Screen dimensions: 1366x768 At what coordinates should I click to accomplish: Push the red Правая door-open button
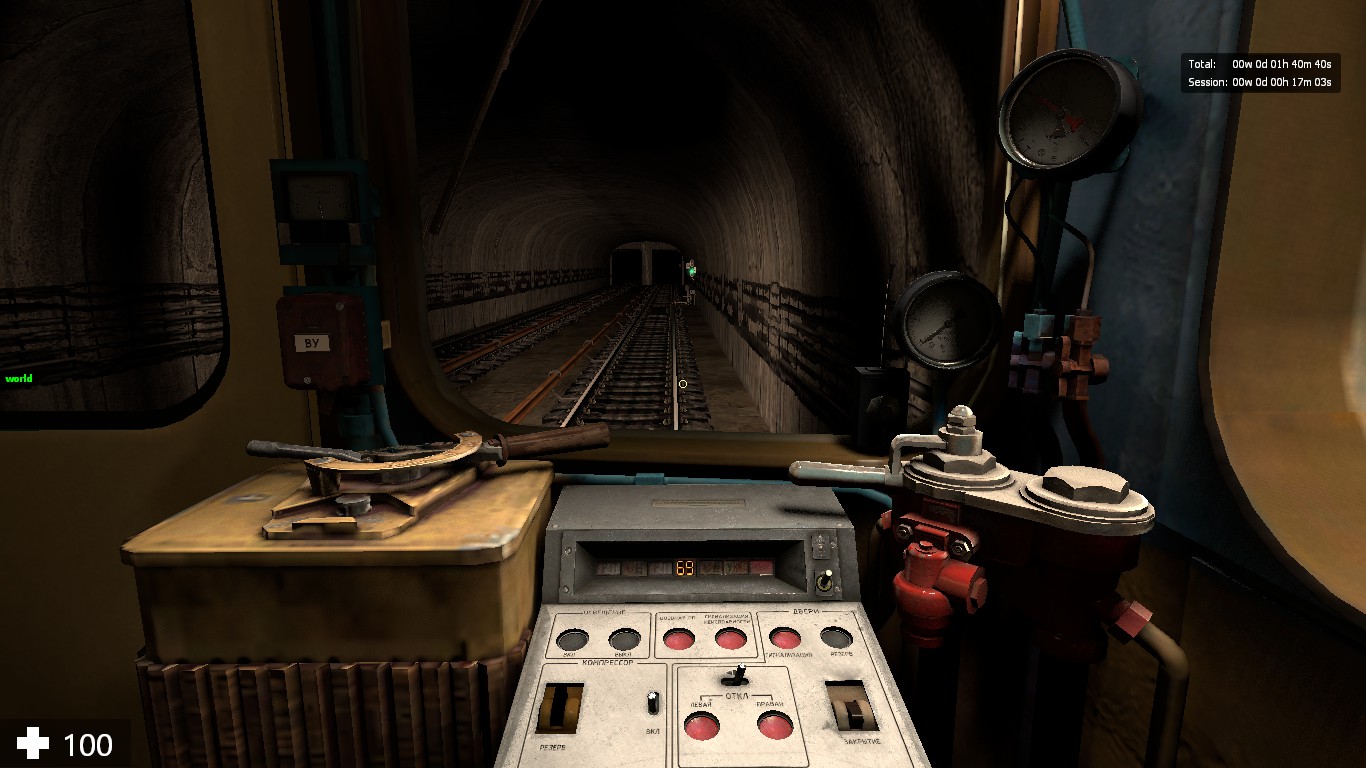(774, 725)
